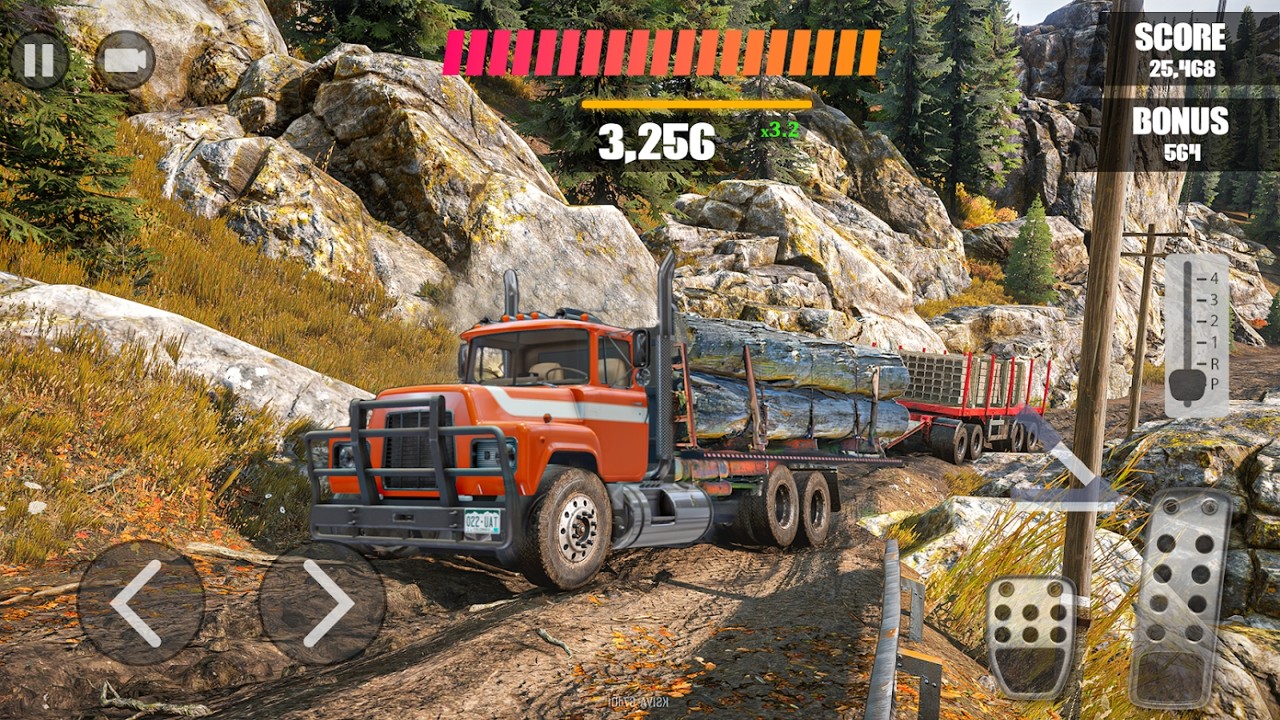Tap the tall gas pedal
This screenshot has width=1280, height=720.
coord(1180,597)
